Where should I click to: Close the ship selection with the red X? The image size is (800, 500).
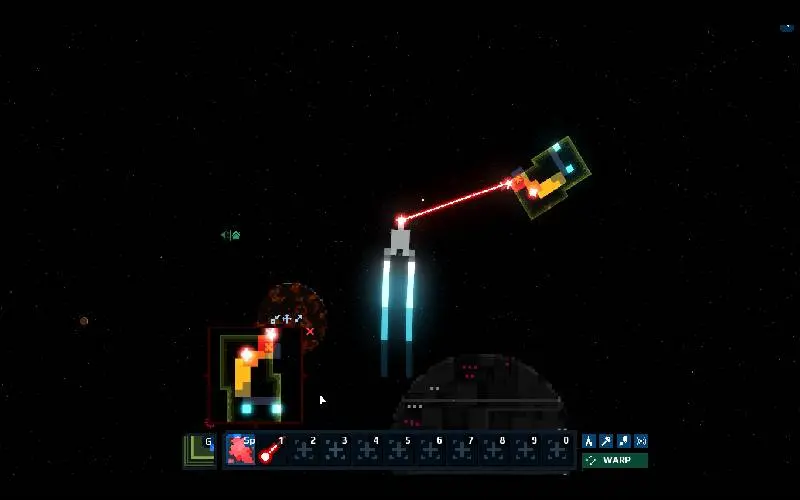point(310,331)
